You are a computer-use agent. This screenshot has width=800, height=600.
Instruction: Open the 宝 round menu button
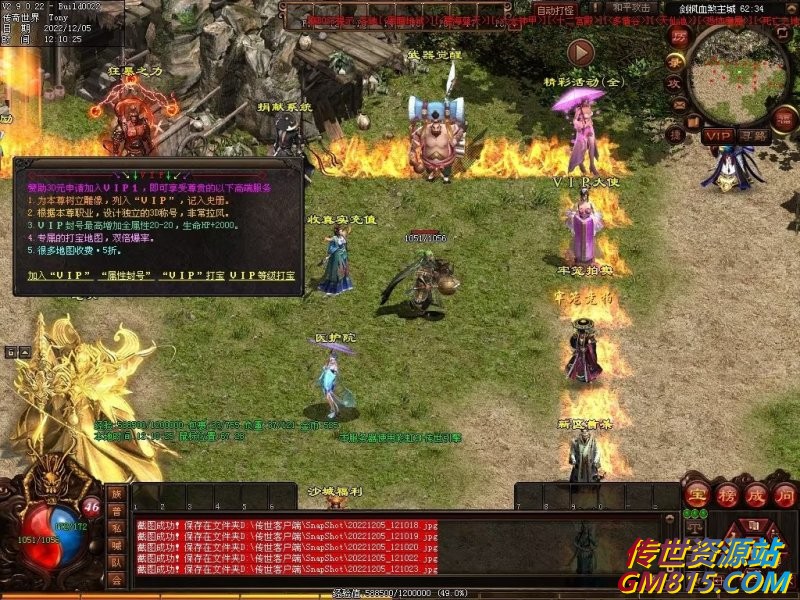coord(697,496)
